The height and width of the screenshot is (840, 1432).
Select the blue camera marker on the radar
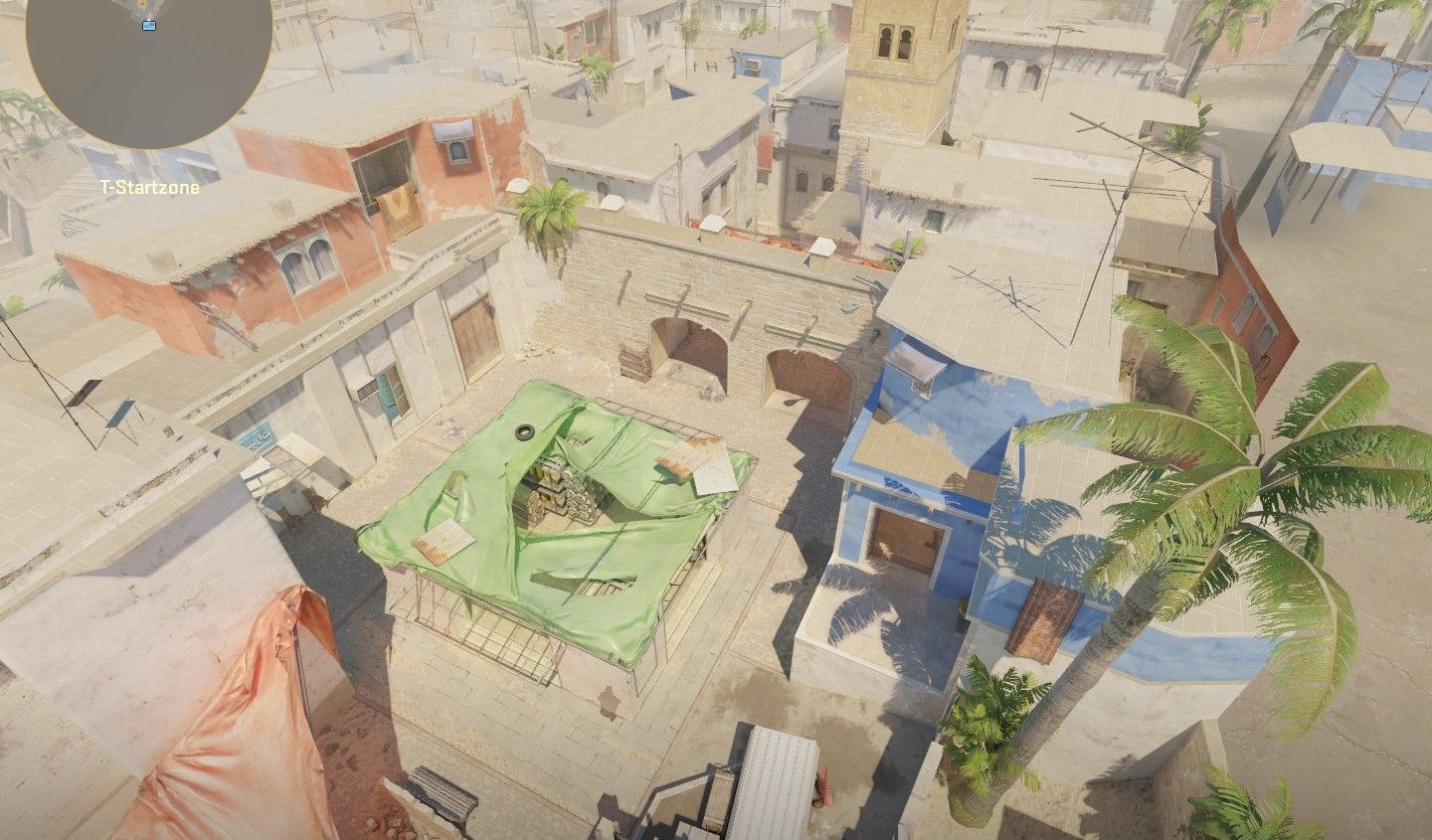pos(149,25)
